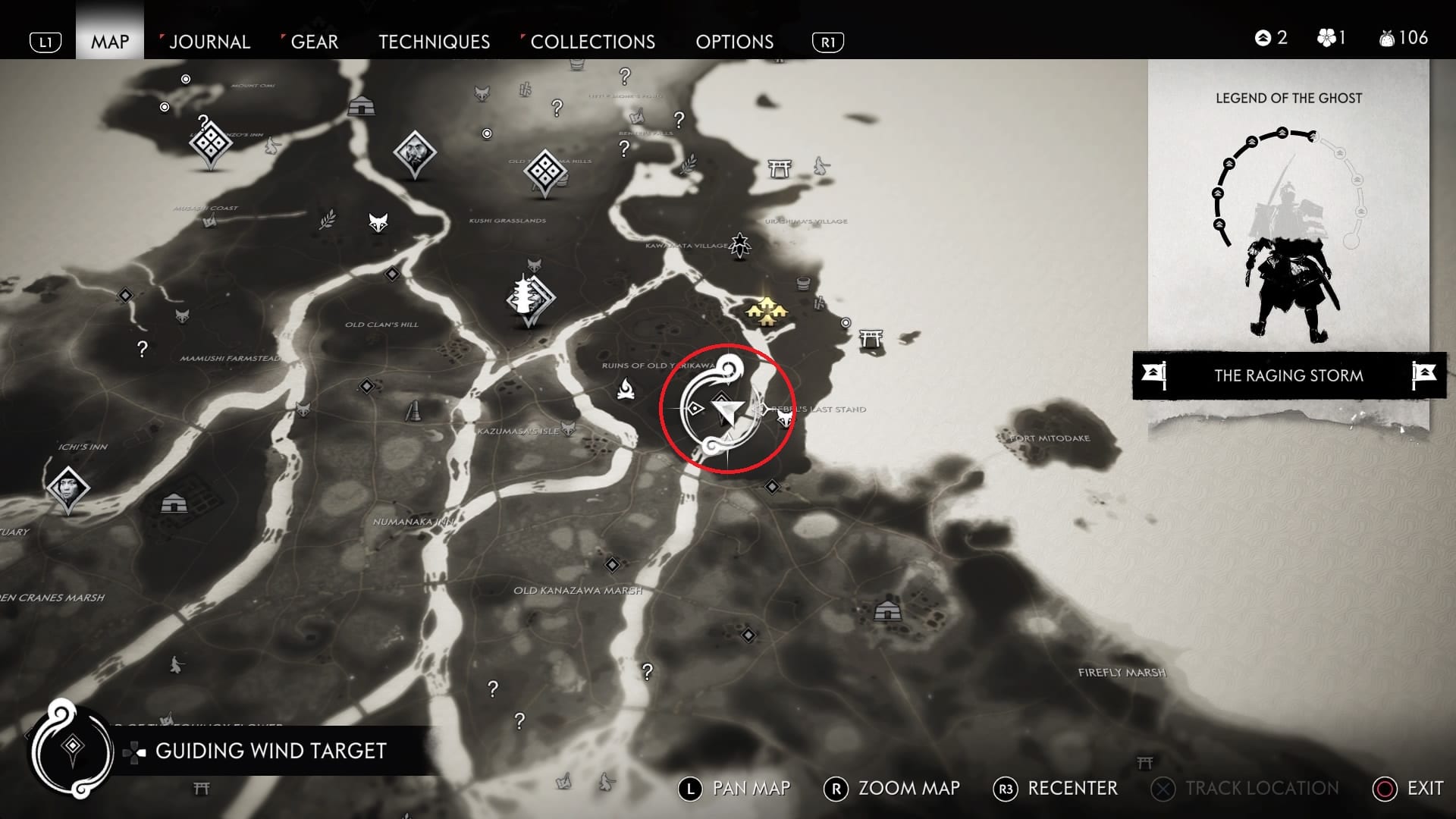Screen dimensions: 1456x819
Task: Select the Techniques tab
Action: point(434,42)
